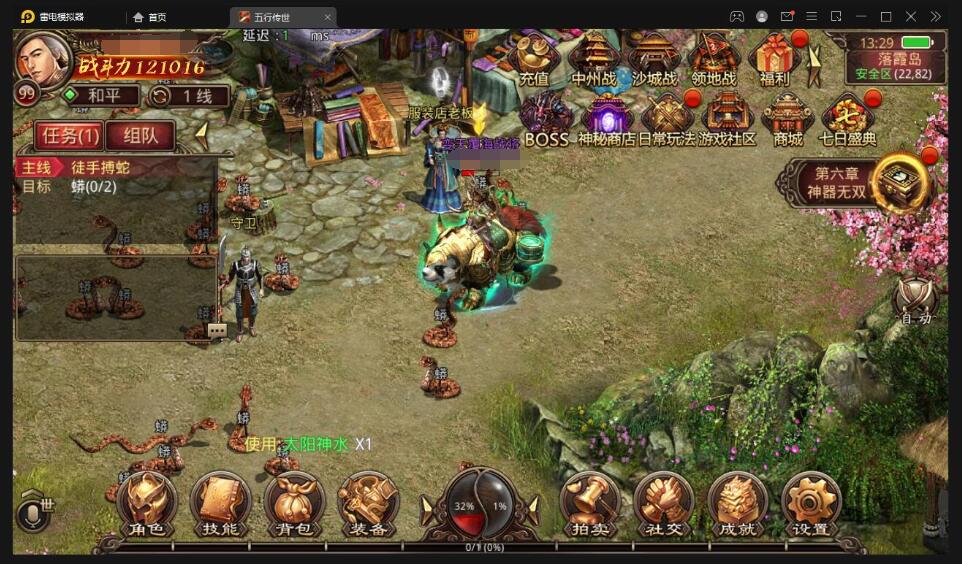962x564 pixels.
Task: Open the 商城 mall
Action: [788, 118]
